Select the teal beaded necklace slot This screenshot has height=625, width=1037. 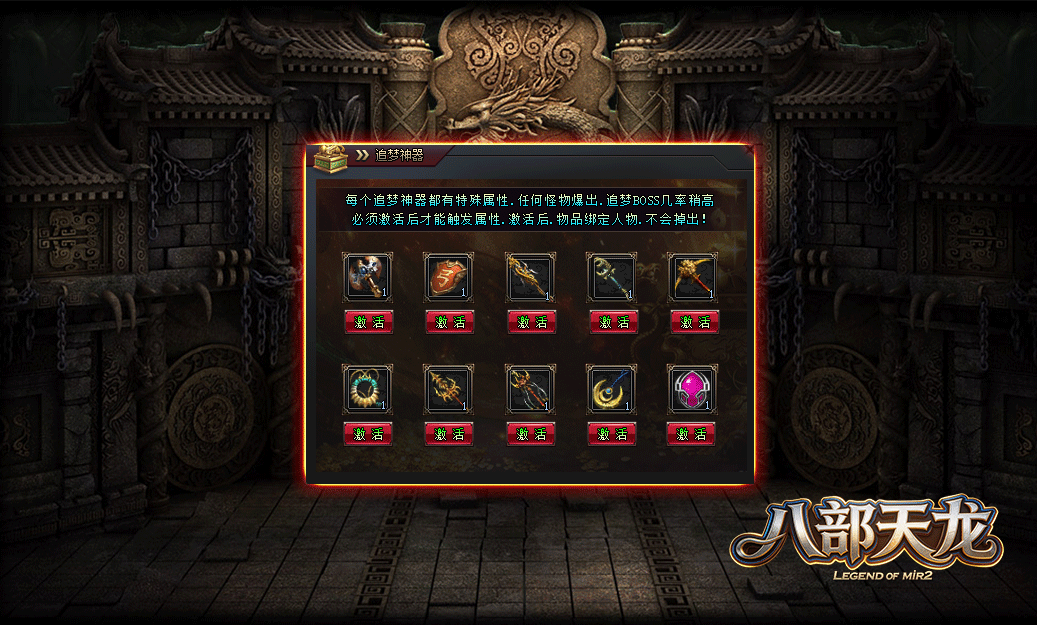tap(368, 389)
